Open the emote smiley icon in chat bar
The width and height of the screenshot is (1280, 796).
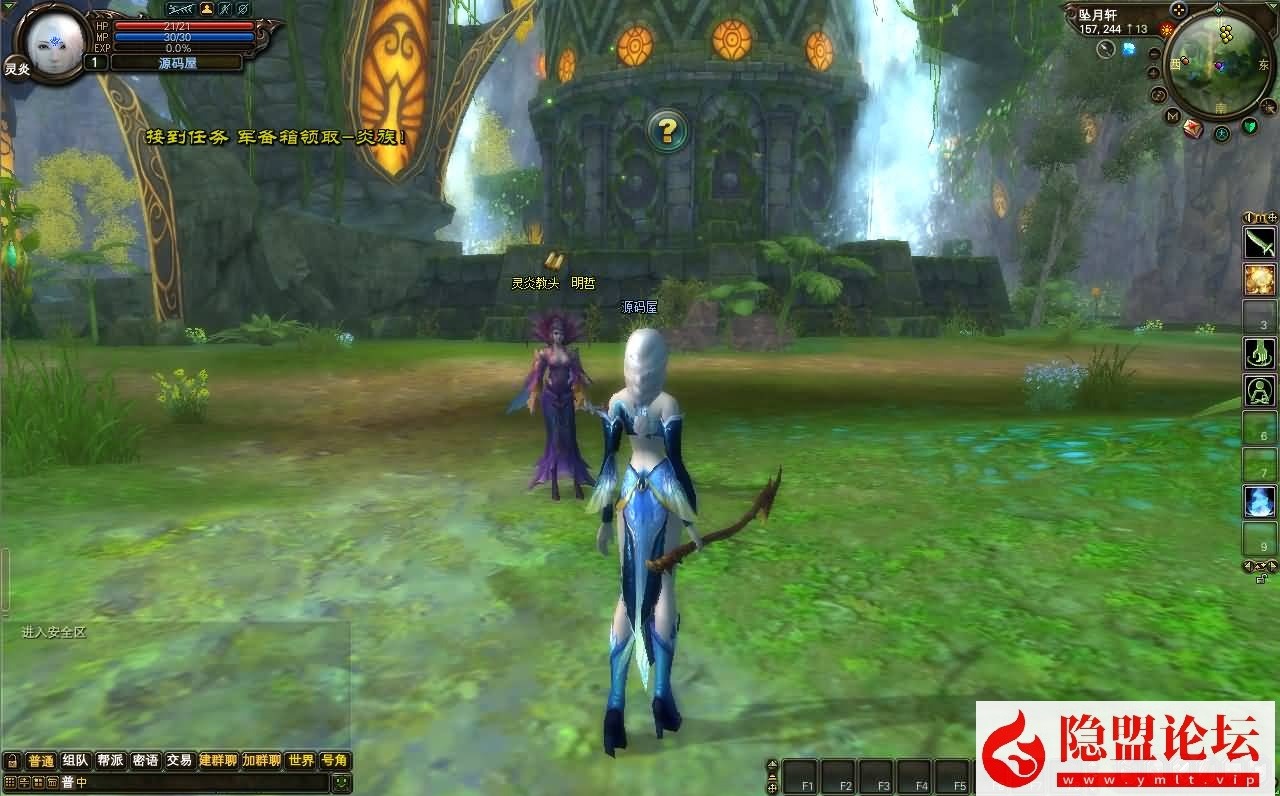[341, 785]
